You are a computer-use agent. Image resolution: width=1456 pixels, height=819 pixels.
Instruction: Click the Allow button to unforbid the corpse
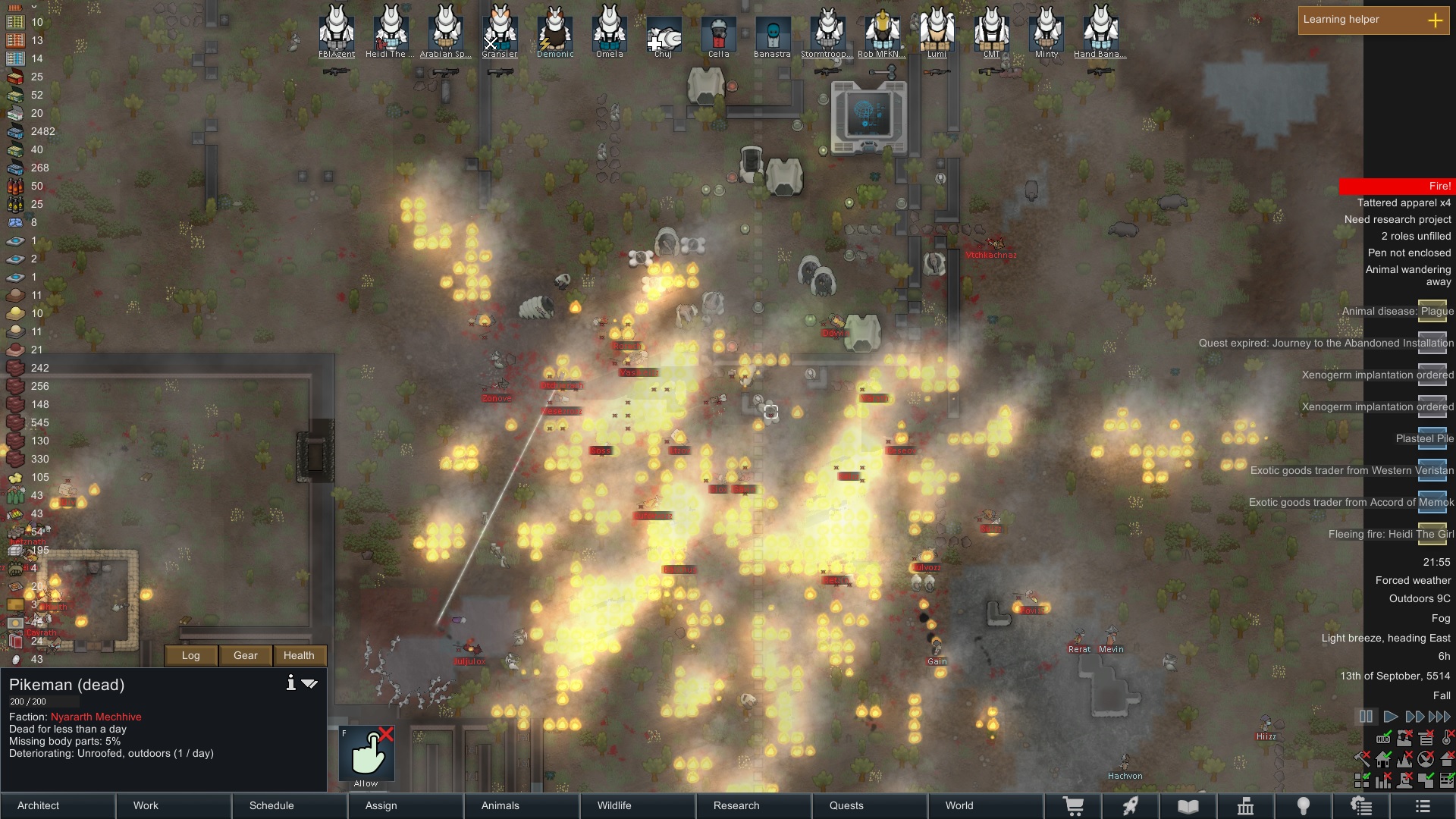[367, 755]
